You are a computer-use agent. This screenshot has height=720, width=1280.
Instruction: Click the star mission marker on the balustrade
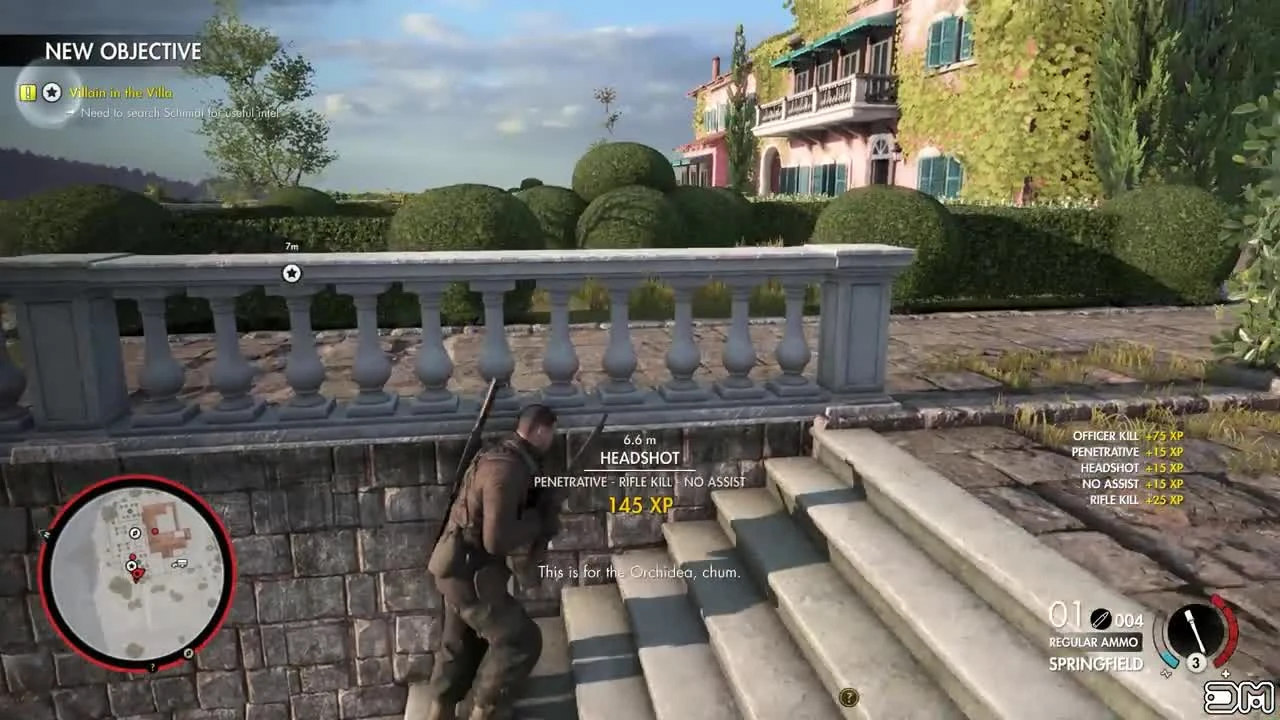pyautogui.click(x=291, y=273)
